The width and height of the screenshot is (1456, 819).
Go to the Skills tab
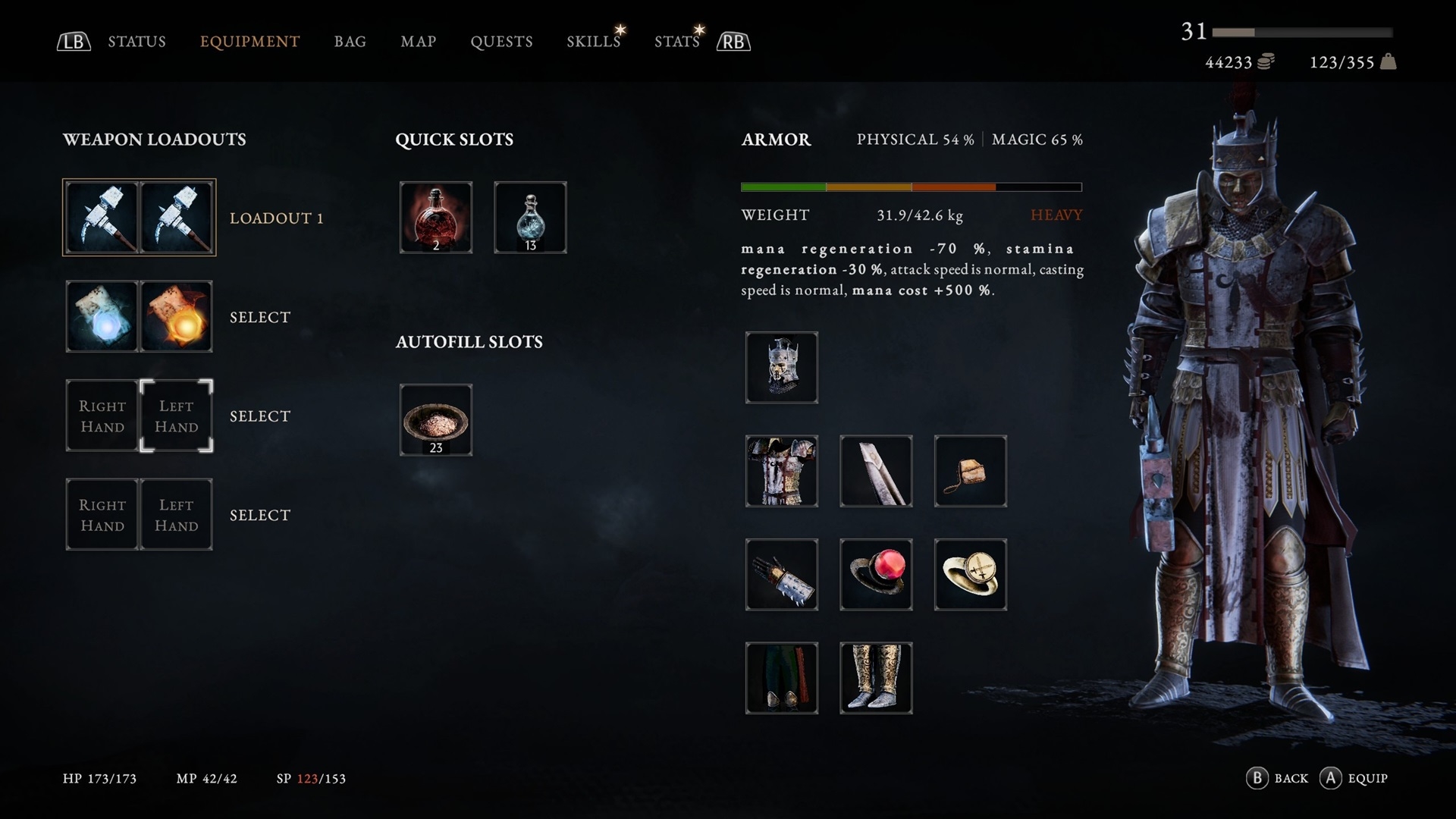click(x=593, y=42)
